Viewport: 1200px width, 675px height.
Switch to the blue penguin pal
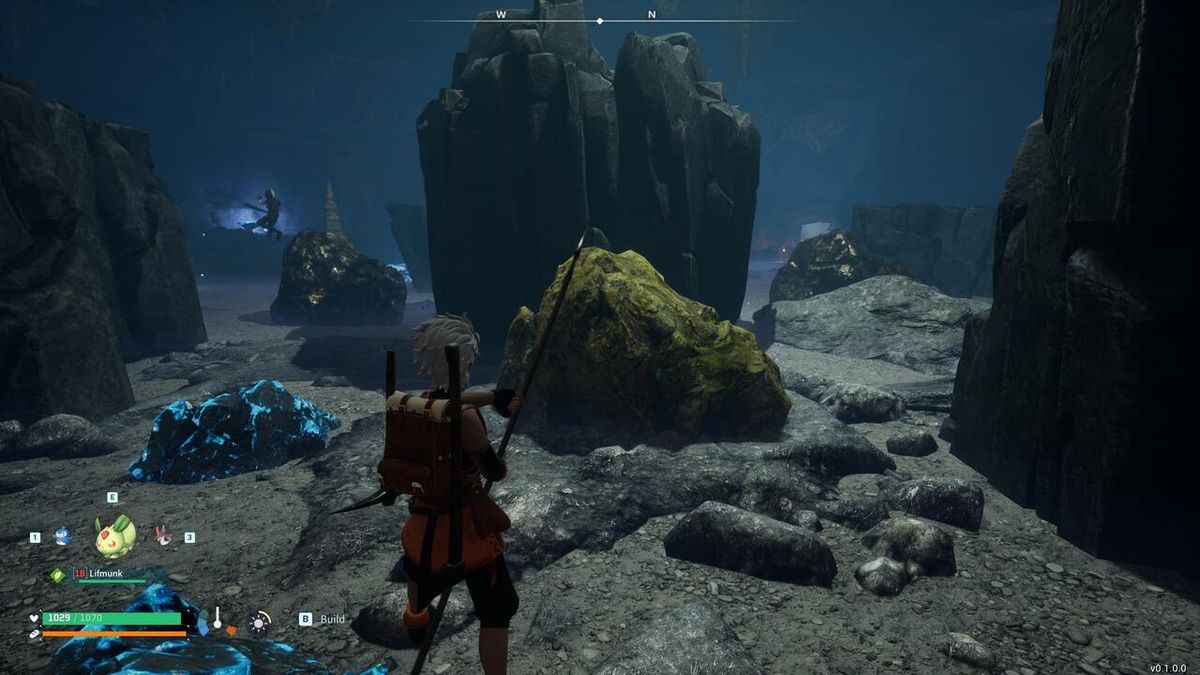coord(62,536)
